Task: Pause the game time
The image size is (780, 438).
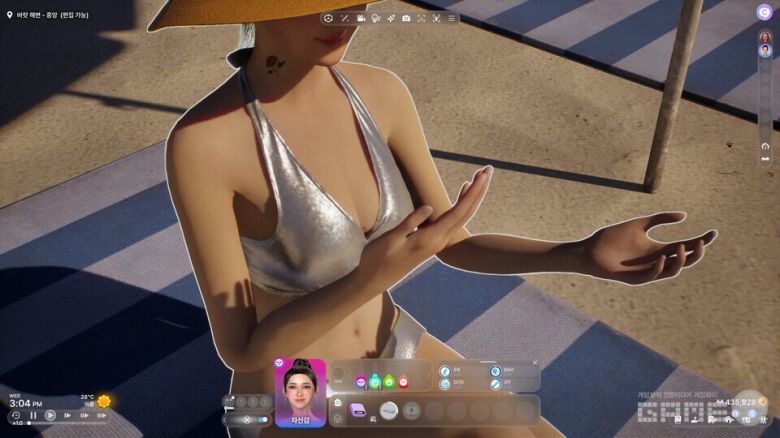Action: coord(33,415)
